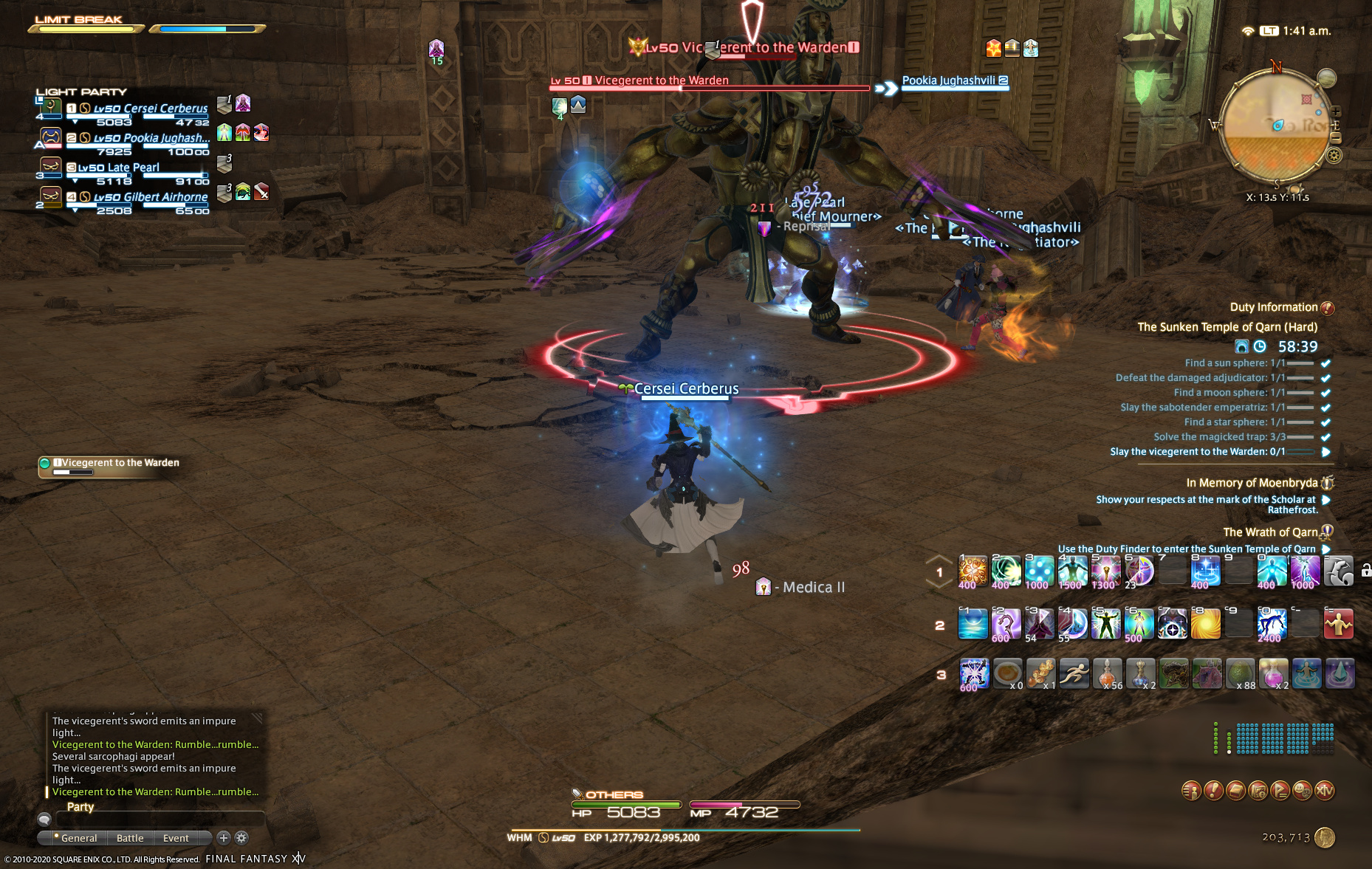Open minimap settings gear

[1334, 155]
